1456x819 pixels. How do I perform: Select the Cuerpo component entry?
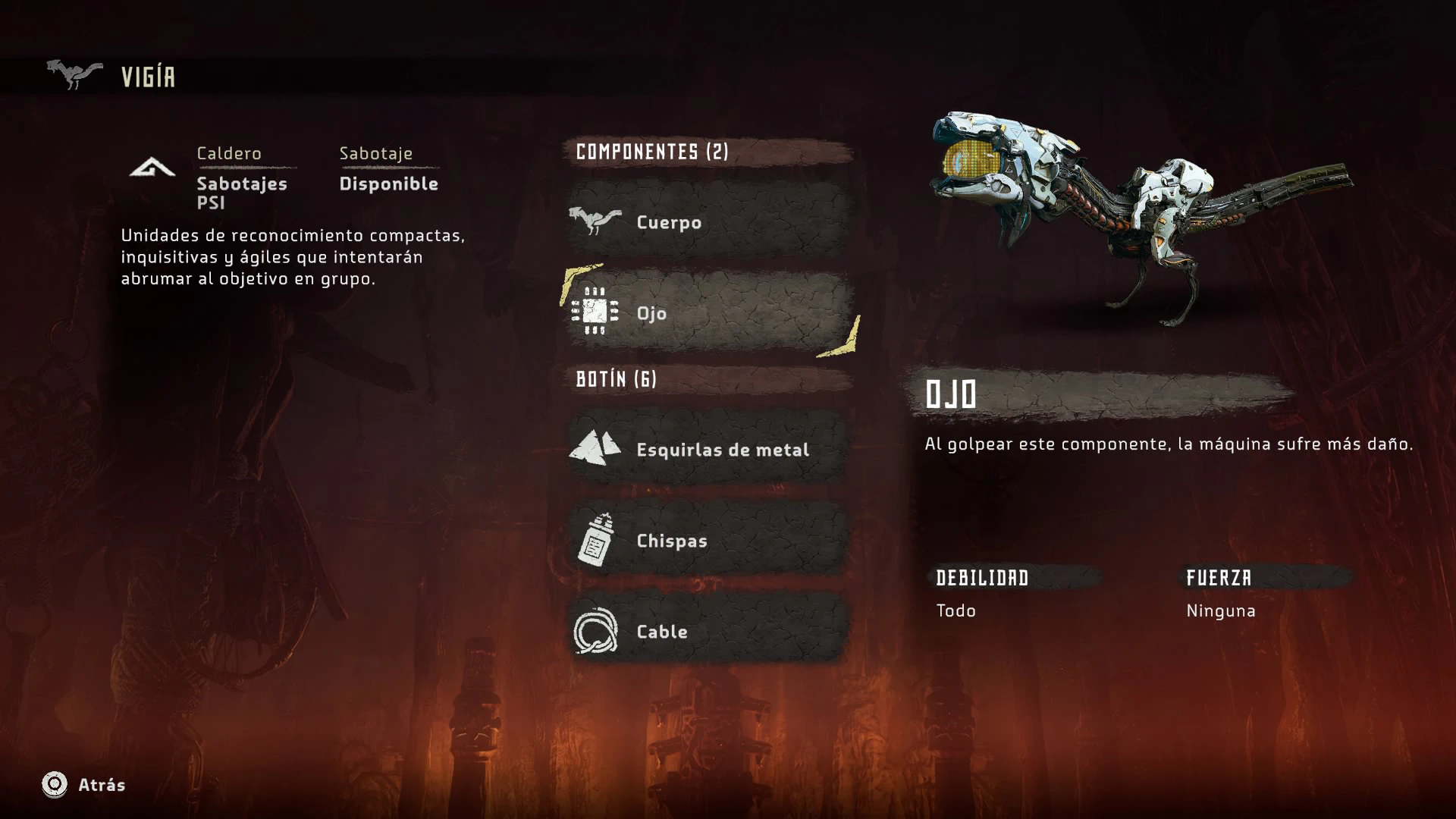tap(708, 221)
